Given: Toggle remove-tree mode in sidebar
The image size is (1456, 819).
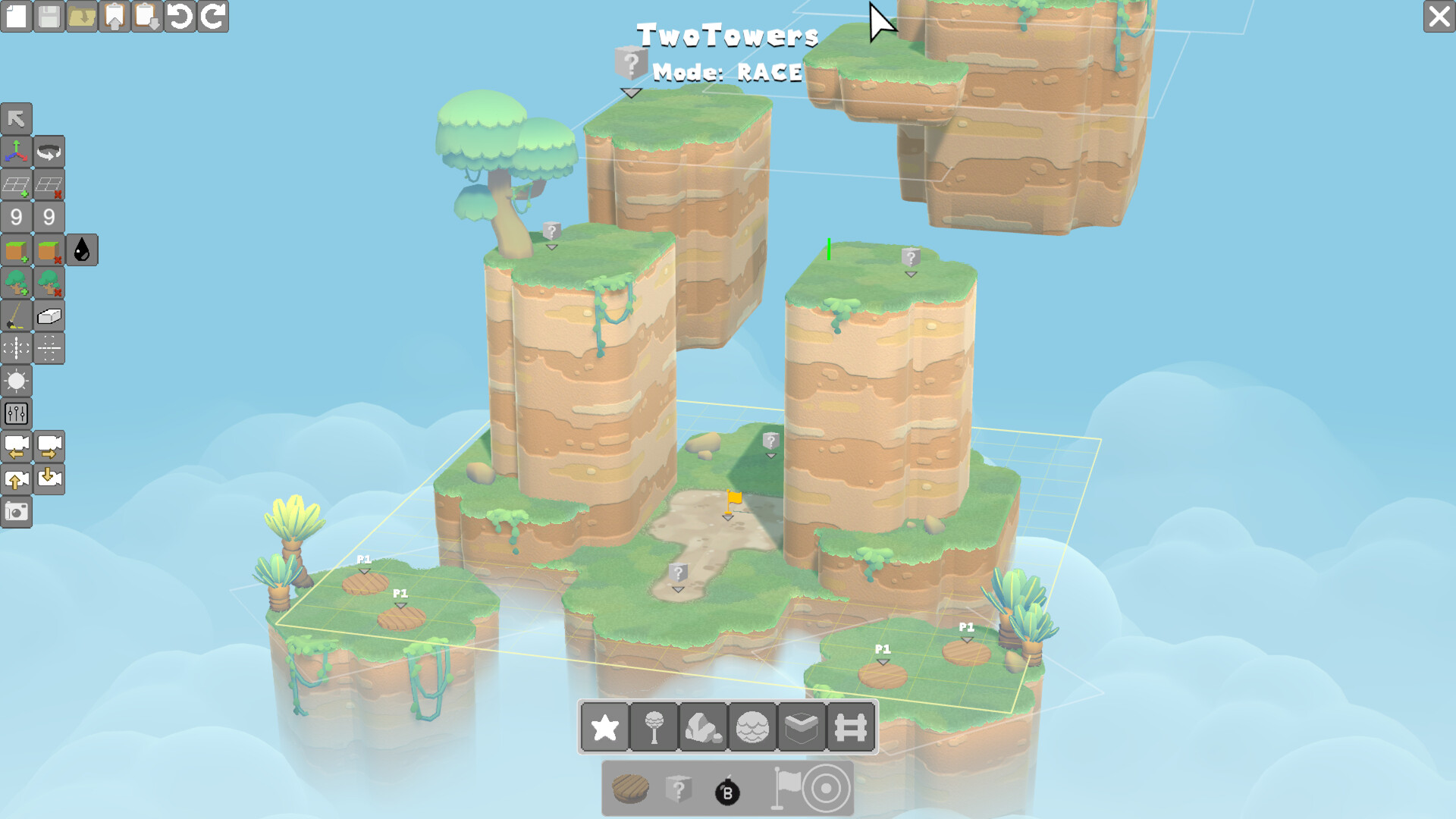Looking at the screenshot, I should pos(49,283).
